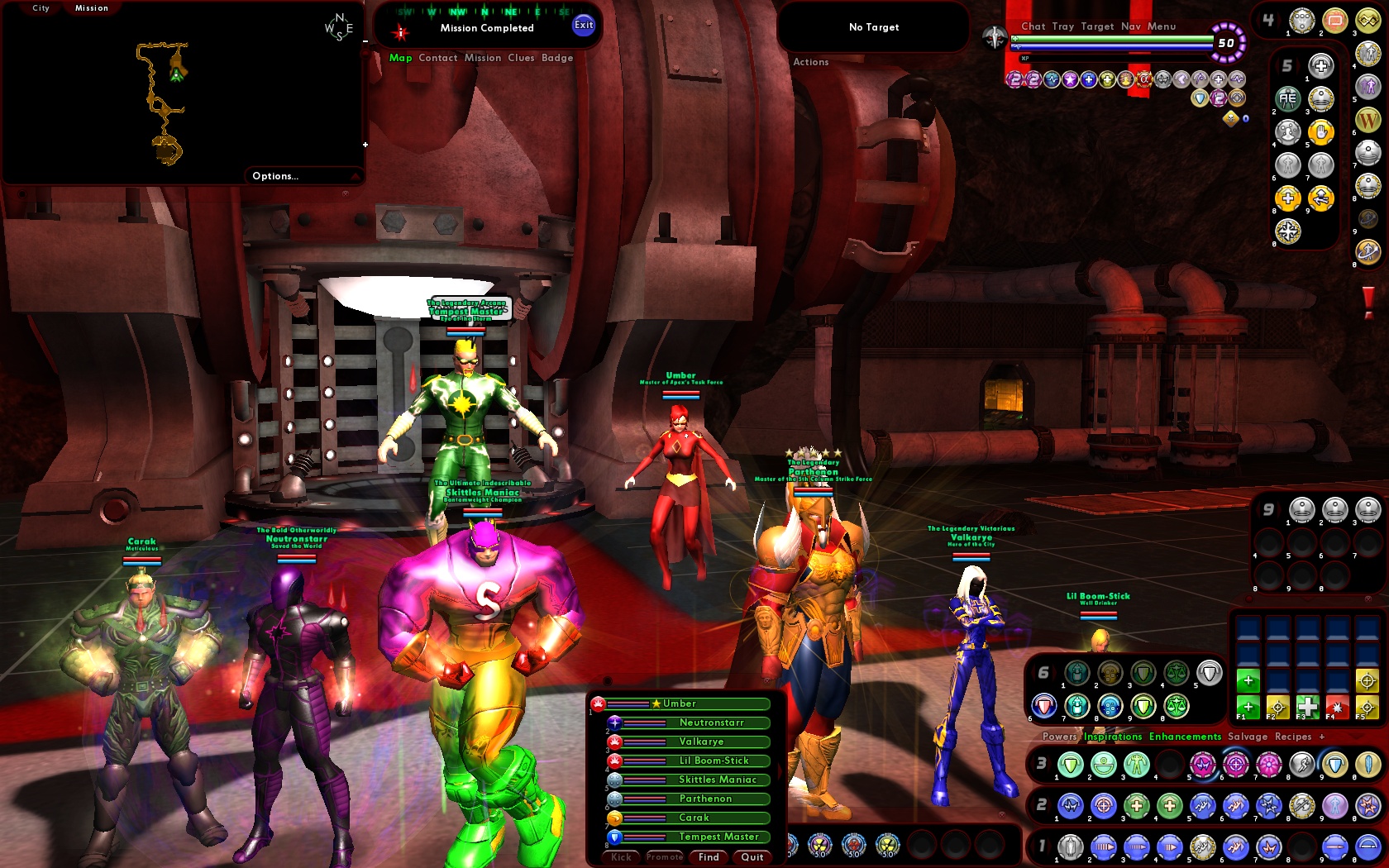Viewport: 1389px width, 868px height.
Task: Click the XP progress bar below the health bar
Action: [1107, 58]
